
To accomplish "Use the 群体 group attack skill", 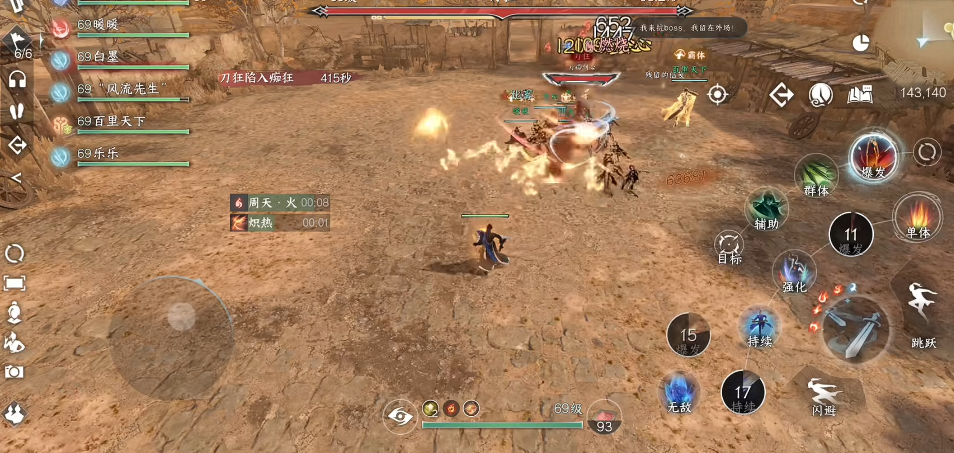I will [817, 176].
